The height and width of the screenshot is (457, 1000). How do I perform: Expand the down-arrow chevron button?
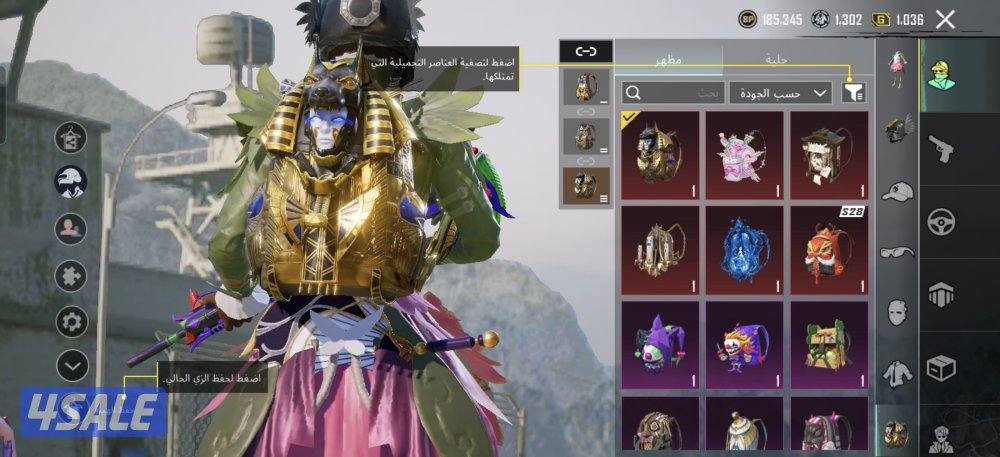71,365
